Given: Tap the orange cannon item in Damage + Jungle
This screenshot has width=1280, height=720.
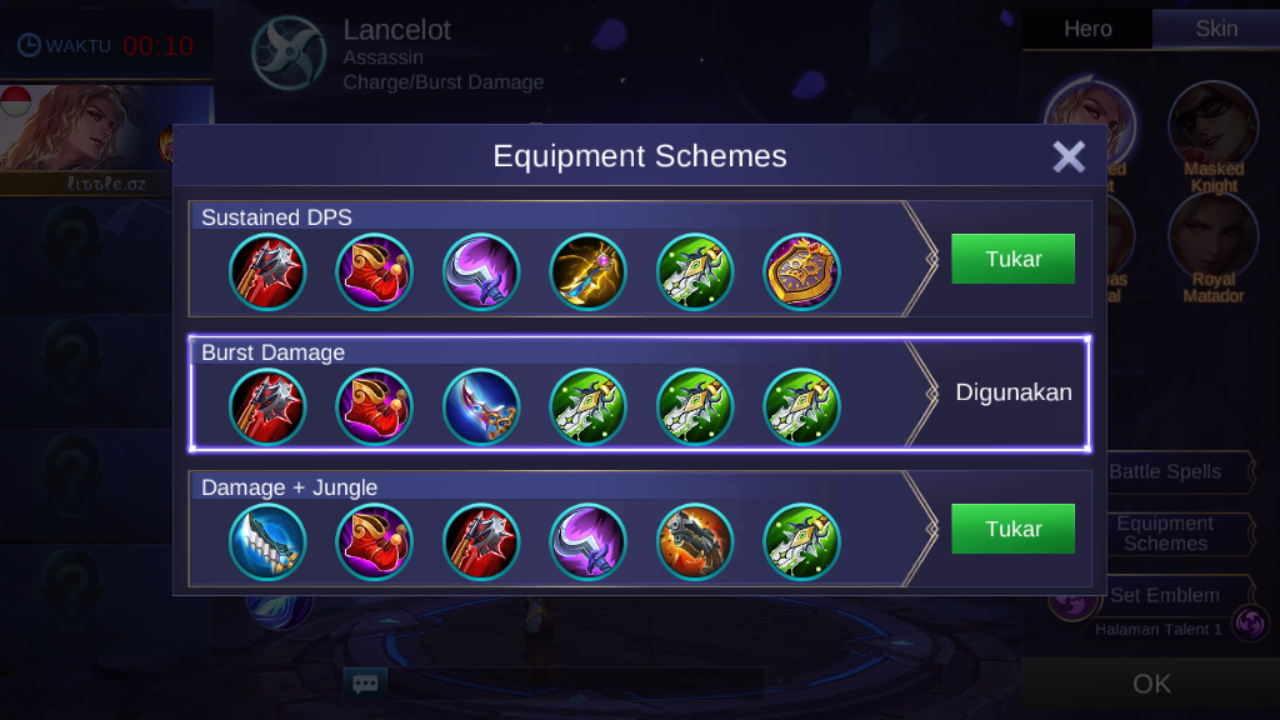Looking at the screenshot, I should [x=695, y=542].
